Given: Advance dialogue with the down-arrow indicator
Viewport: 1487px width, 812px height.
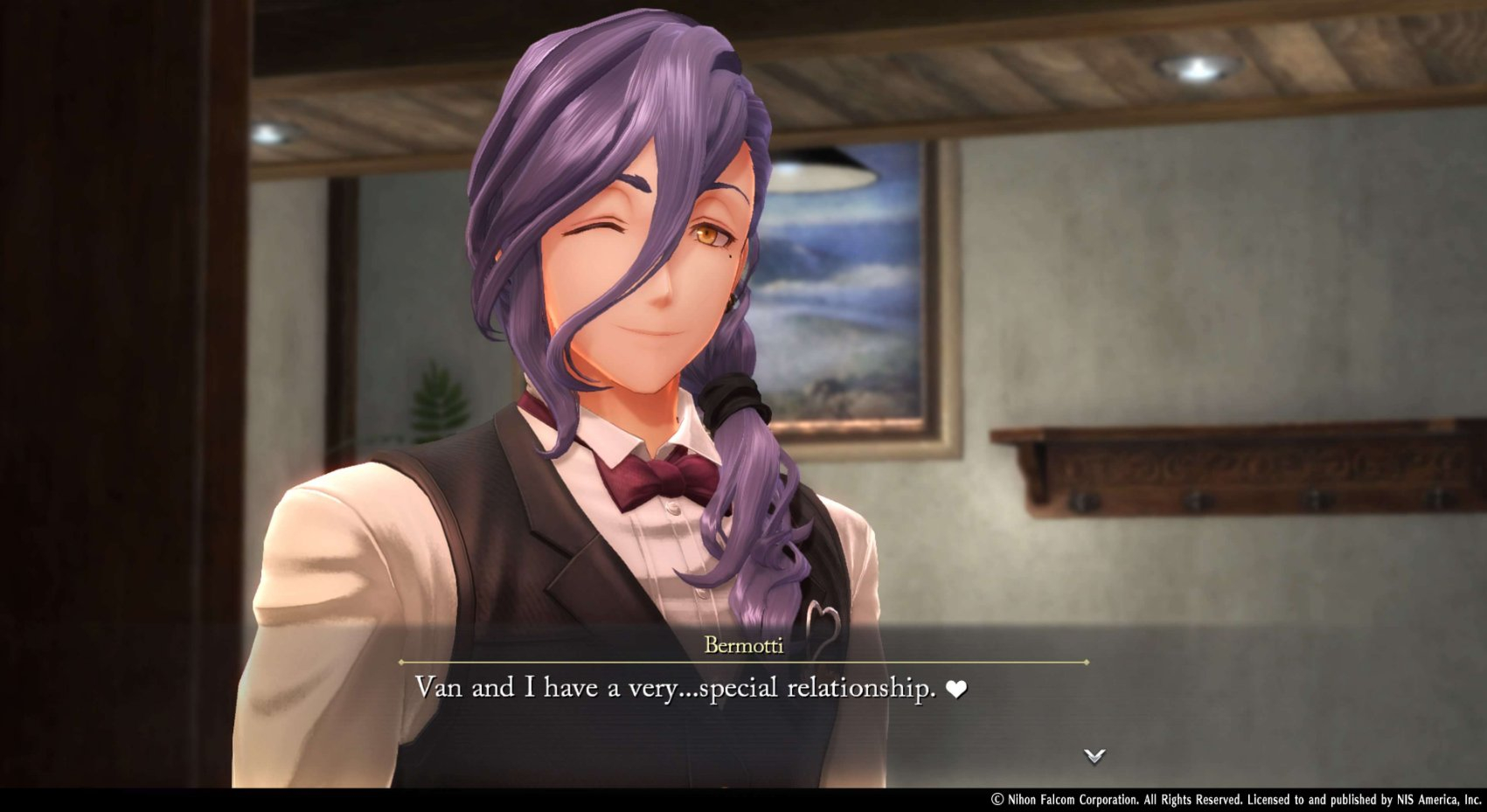Looking at the screenshot, I should 1094,755.
